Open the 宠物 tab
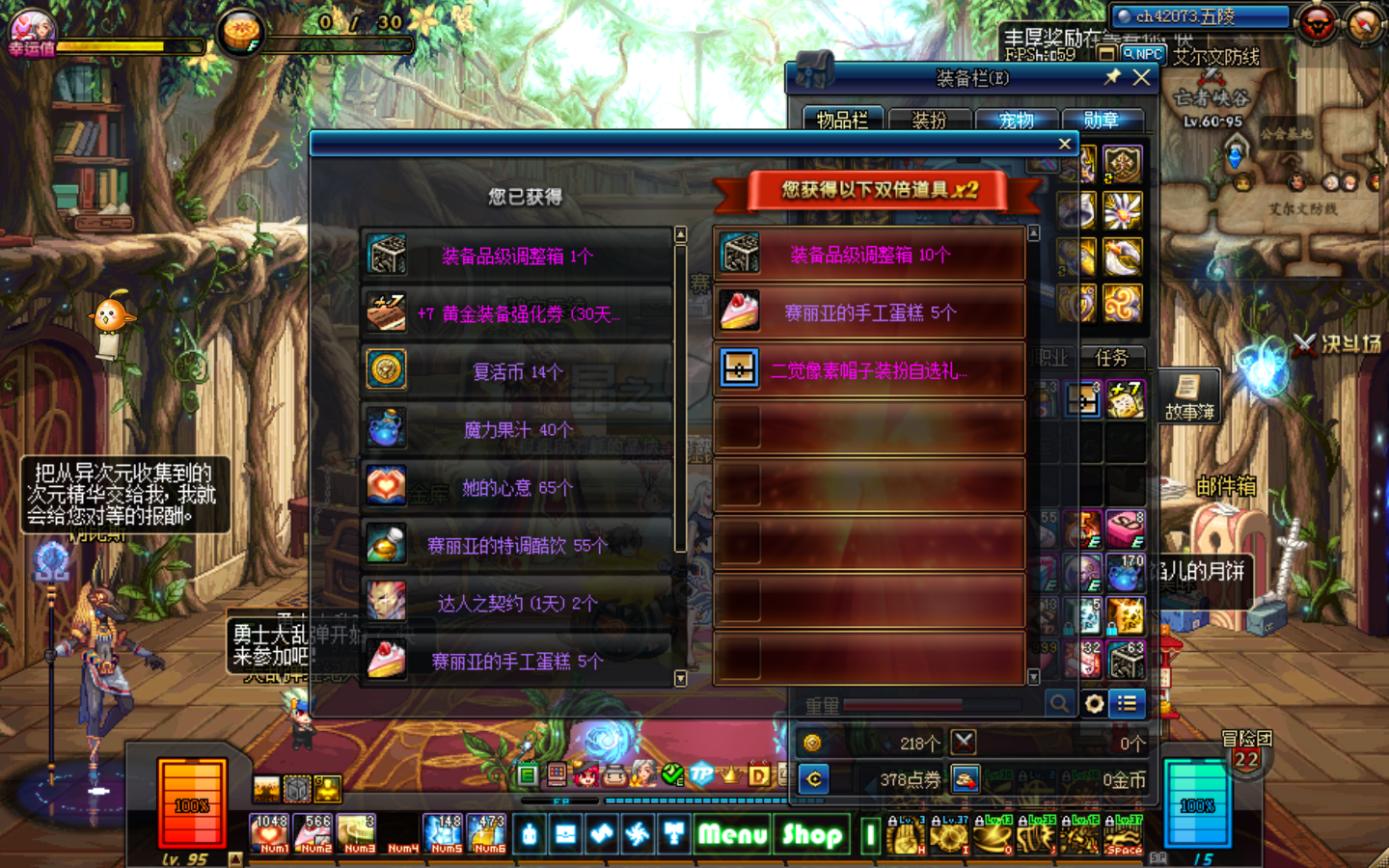 tap(1016, 120)
